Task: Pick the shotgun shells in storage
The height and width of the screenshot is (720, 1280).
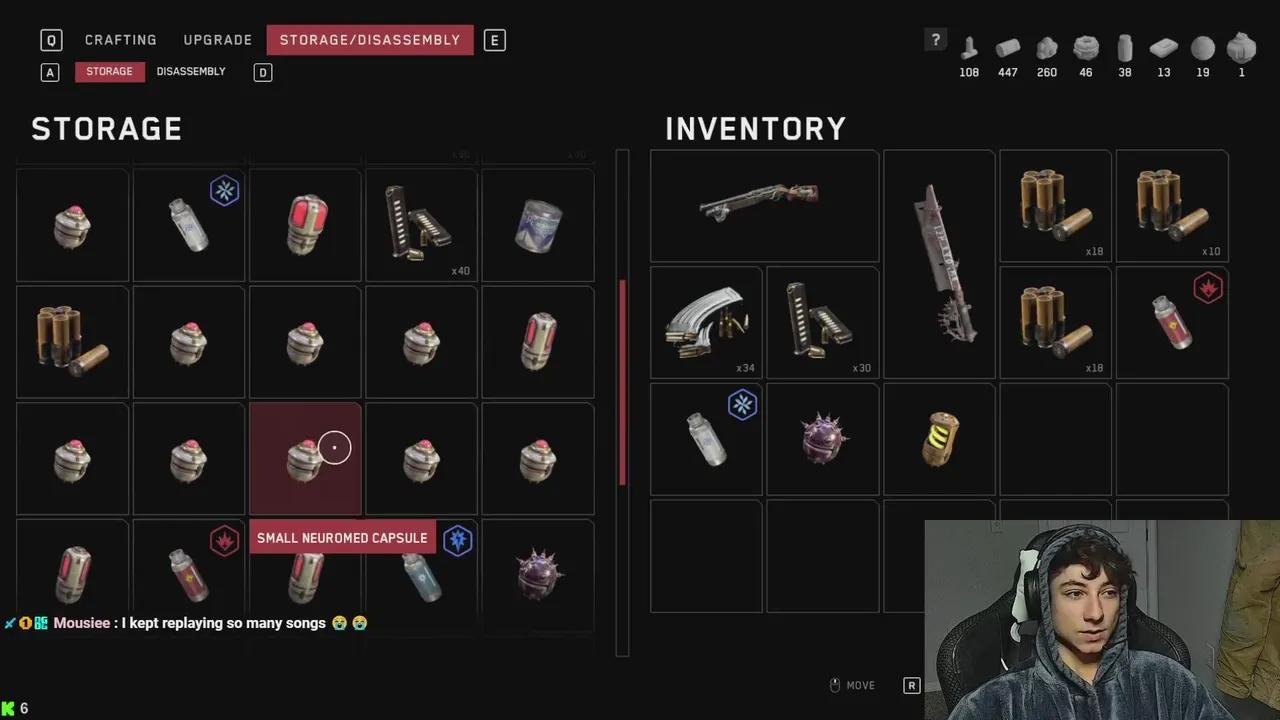Action: [72, 341]
